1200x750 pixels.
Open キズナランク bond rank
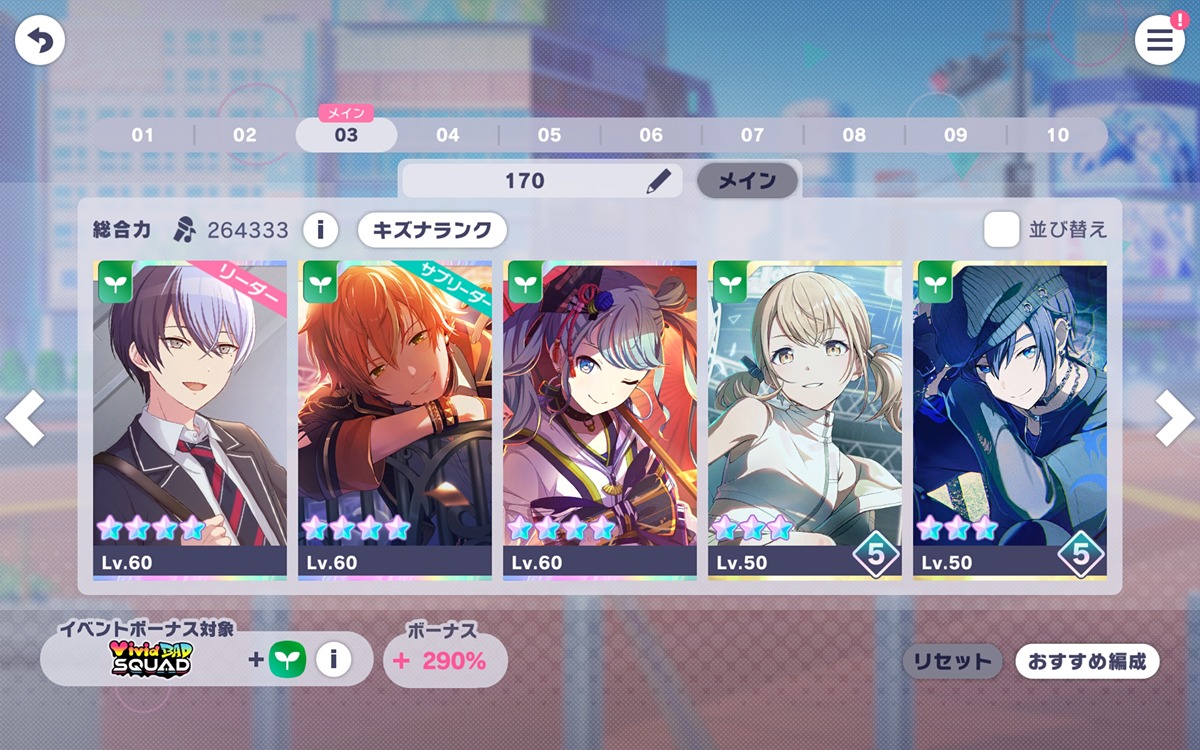[x=432, y=230]
